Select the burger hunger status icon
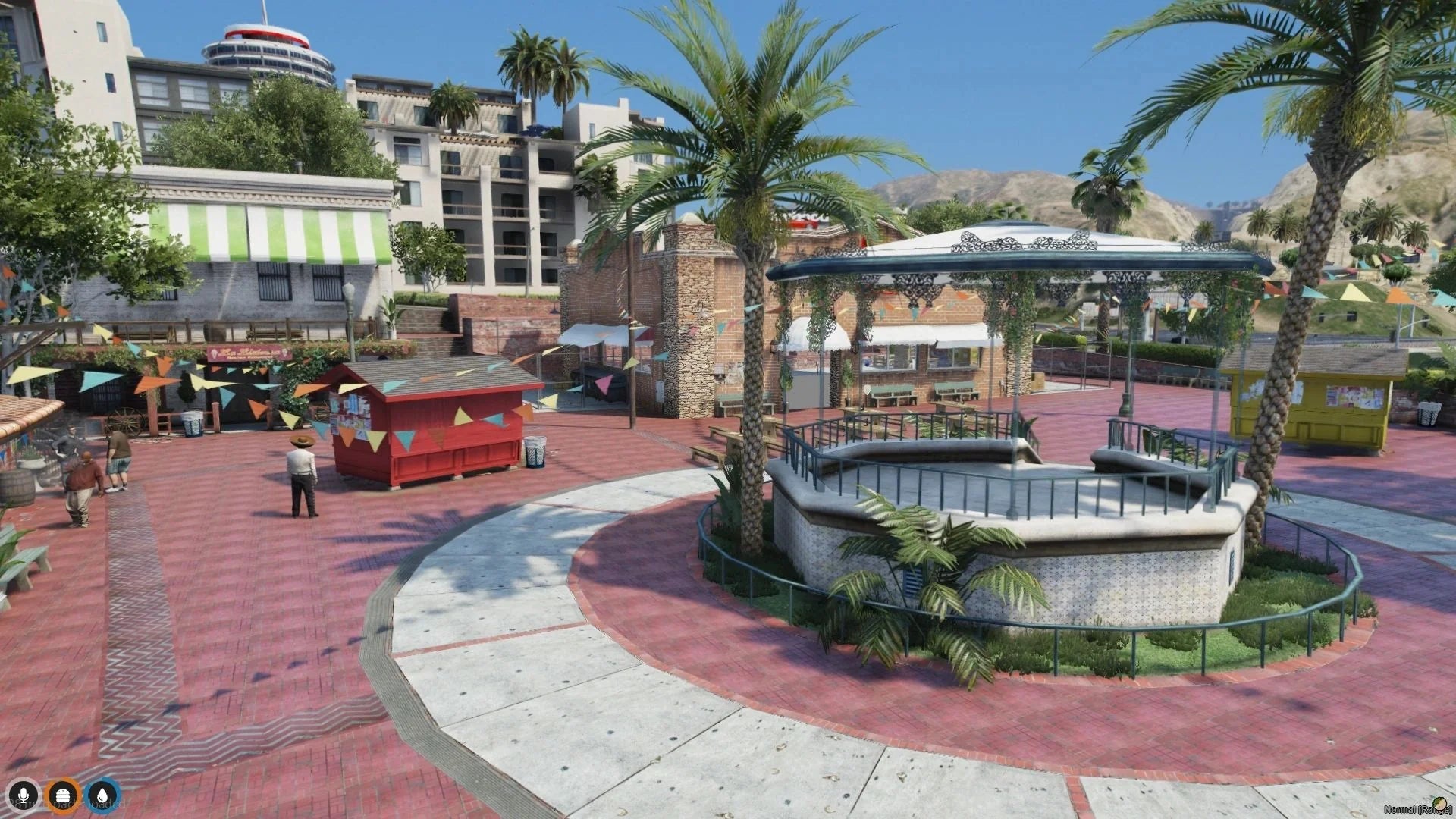 pyautogui.click(x=63, y=795)
